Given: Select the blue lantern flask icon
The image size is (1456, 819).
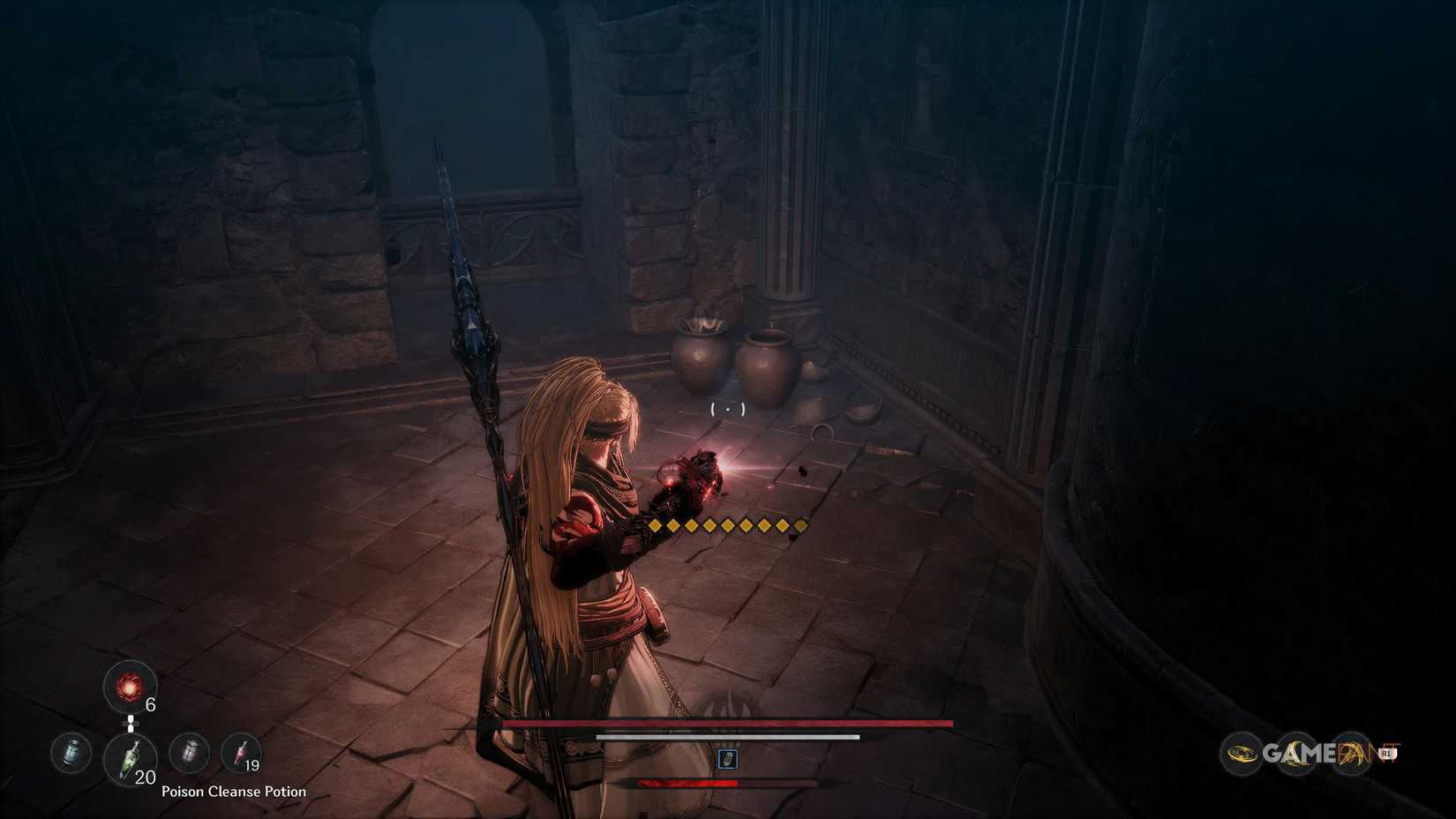Looking at the screenshot, I should click(x=70, y=753).
